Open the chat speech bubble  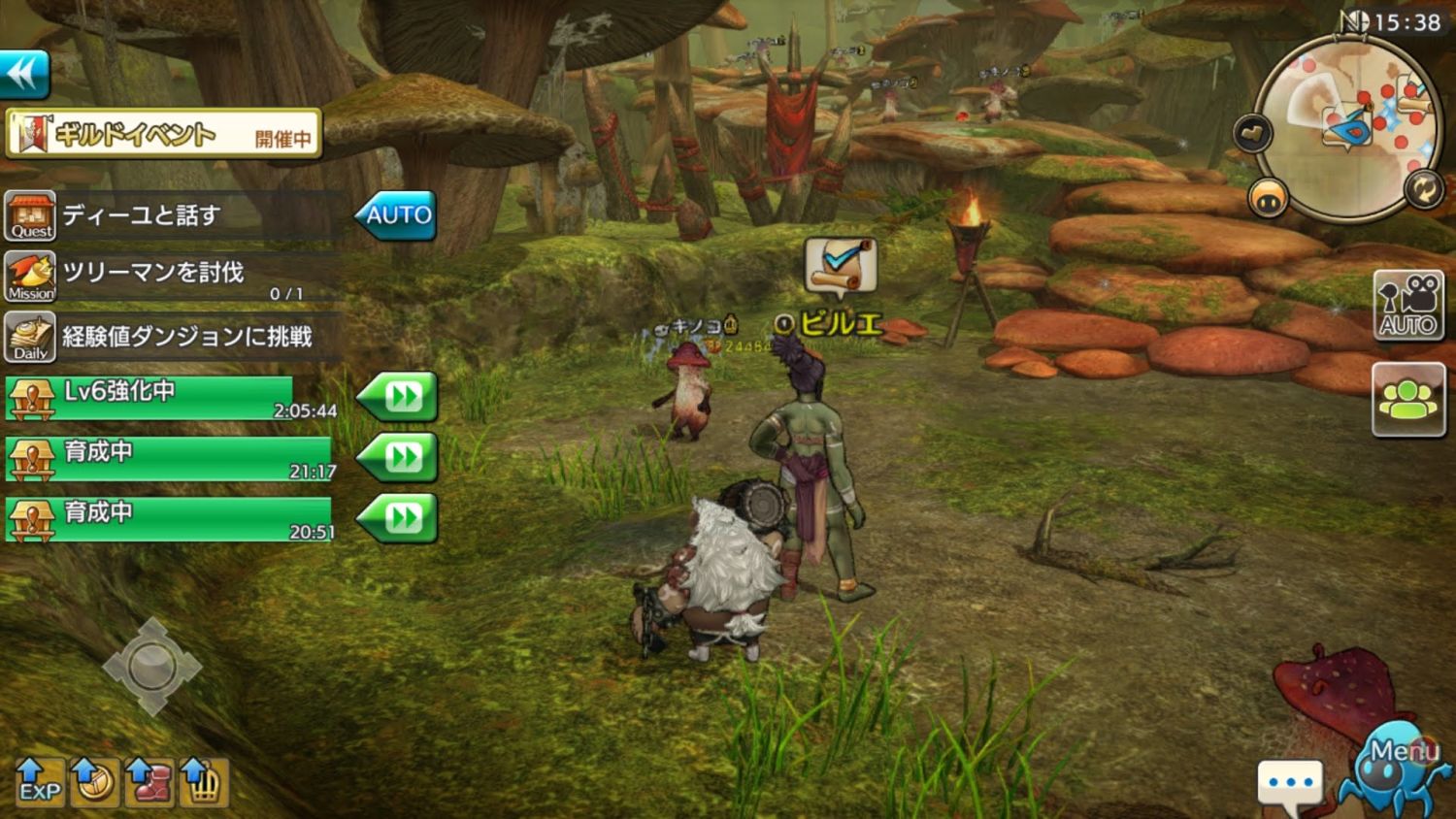[x=1290, y=782]
